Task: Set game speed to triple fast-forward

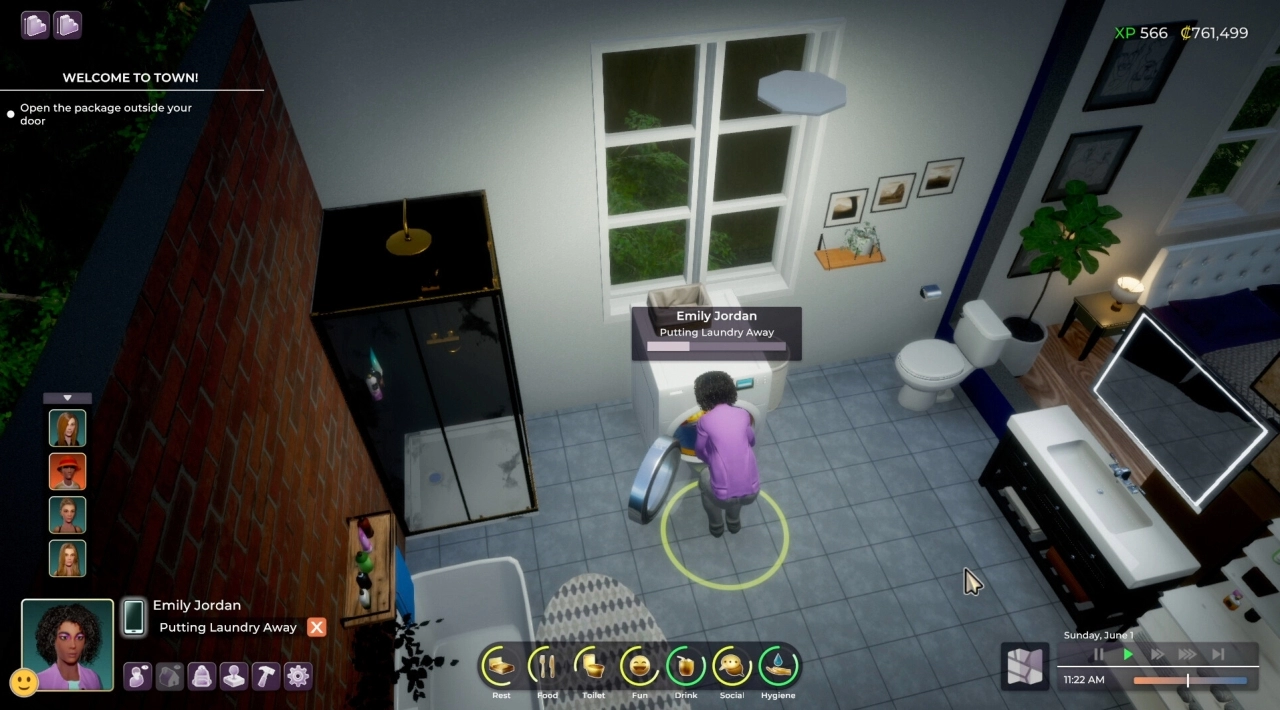Action: [1187, 654]
